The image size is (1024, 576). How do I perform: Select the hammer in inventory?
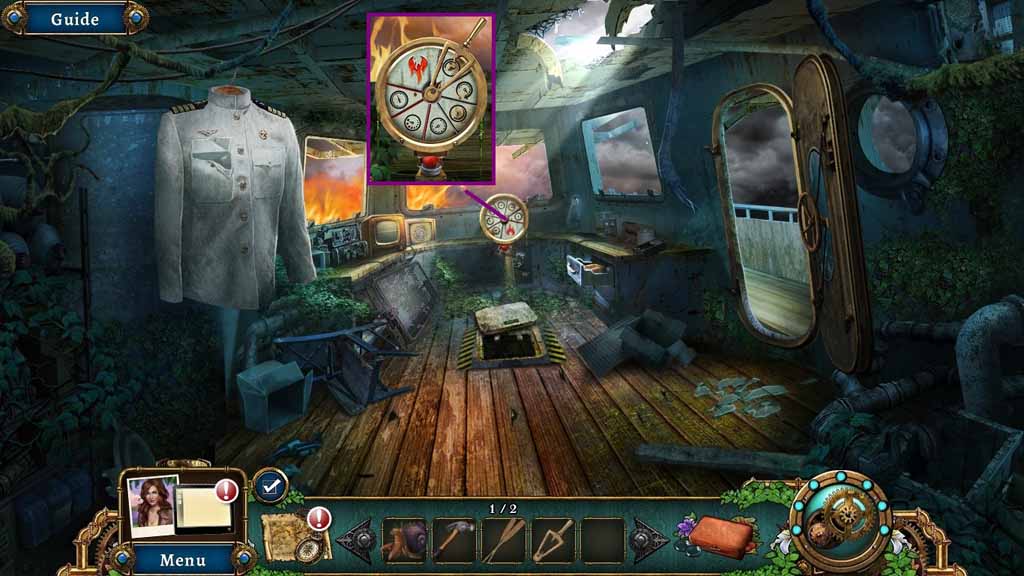point(453,540)
